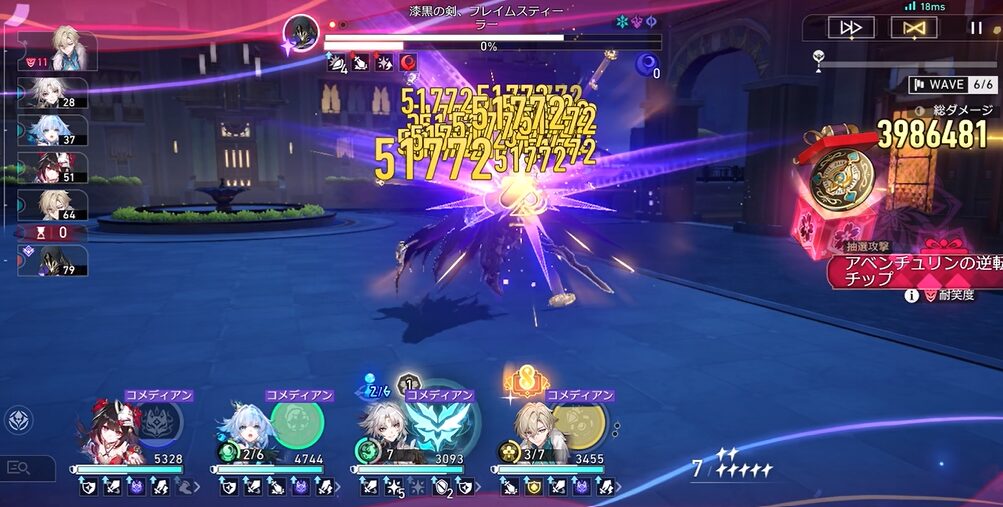Select the red-haired masked character portrait
Viewport: 1003px width, 507px height.
pos(109,433)
